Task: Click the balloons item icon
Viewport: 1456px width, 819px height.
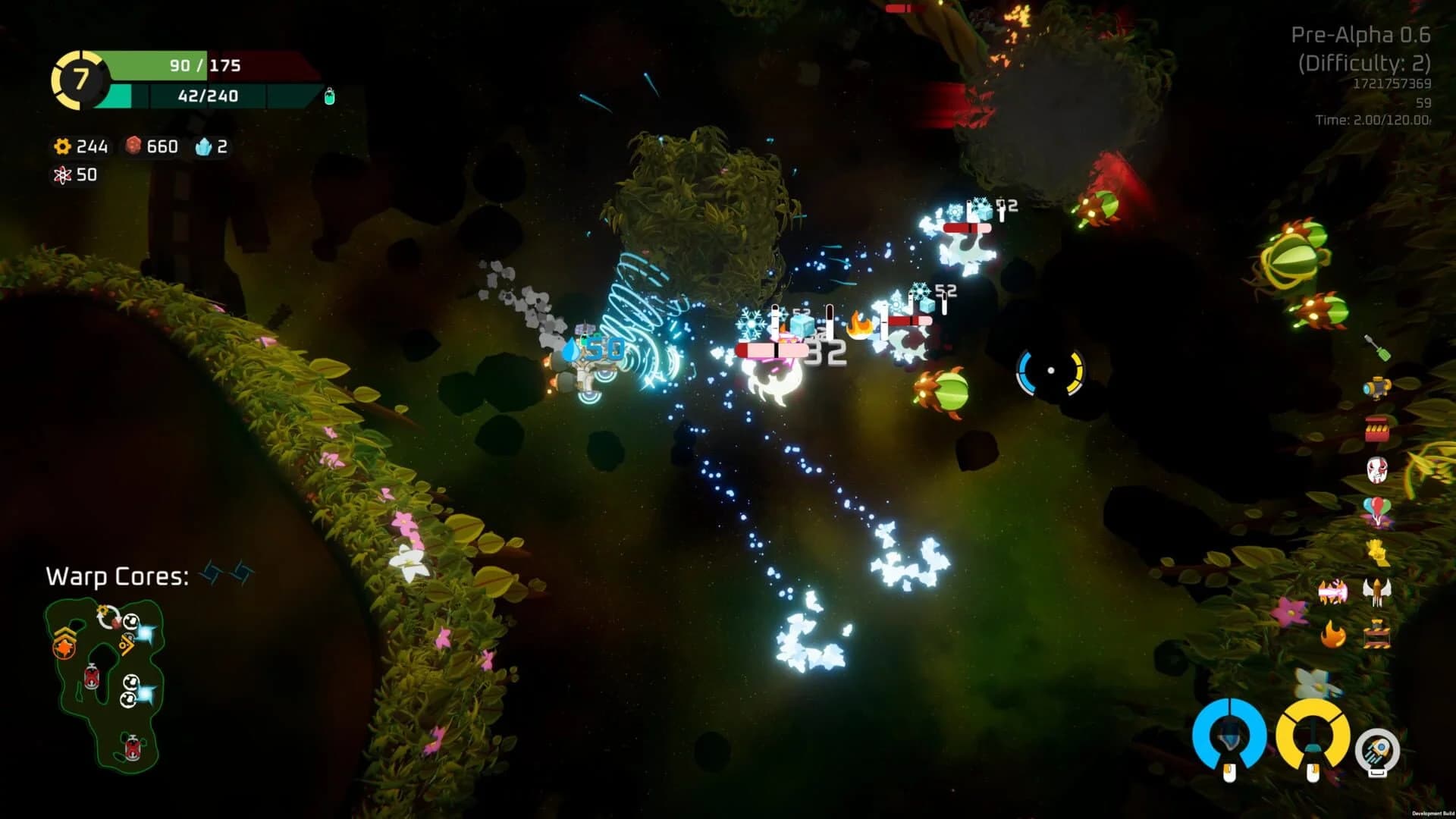Action: click(1376, 510)
